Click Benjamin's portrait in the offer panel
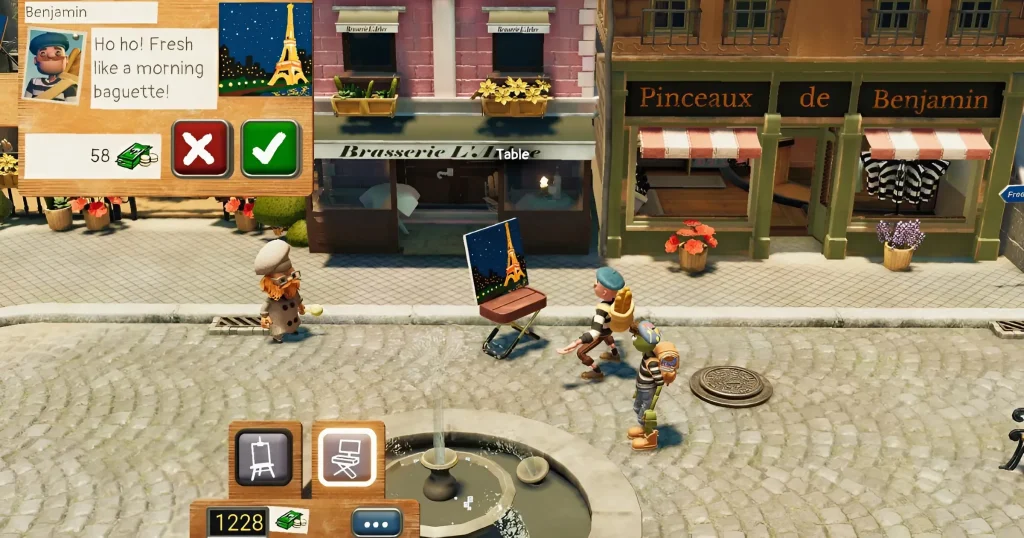This screenshot has height=538, width=1024. pos(52,66)
